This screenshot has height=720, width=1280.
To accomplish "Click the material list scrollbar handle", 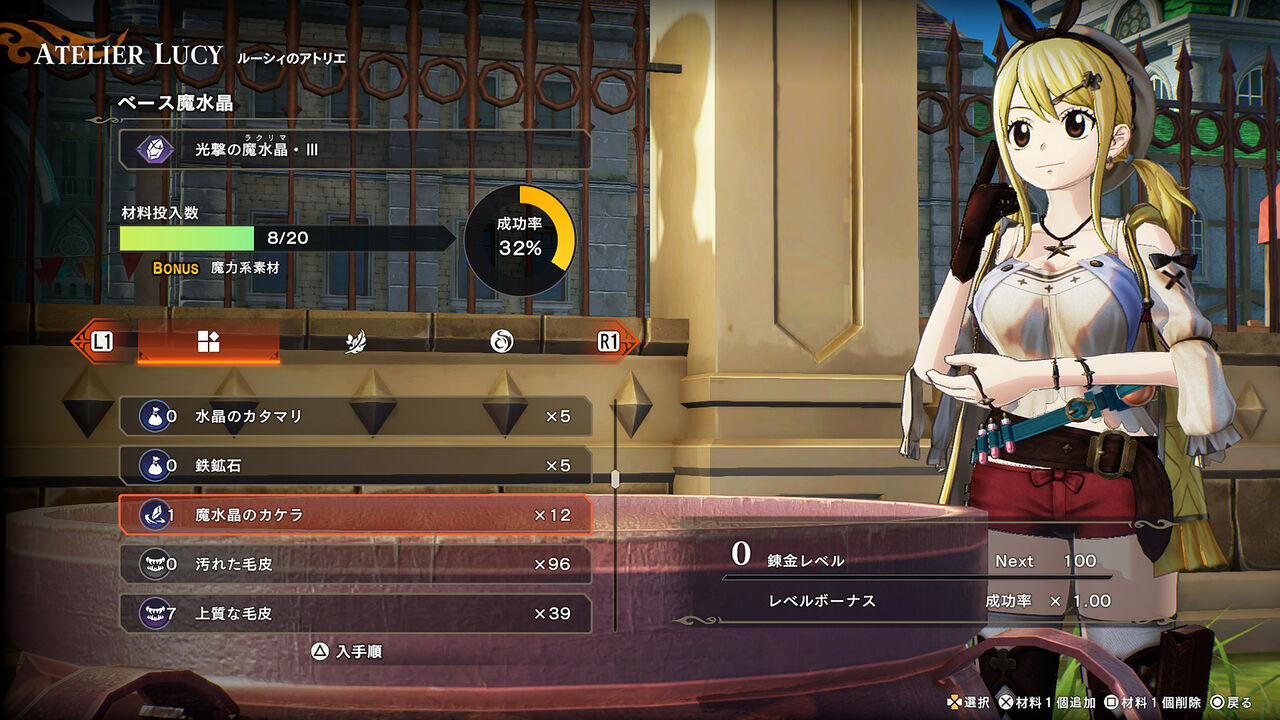I will 615,479.
